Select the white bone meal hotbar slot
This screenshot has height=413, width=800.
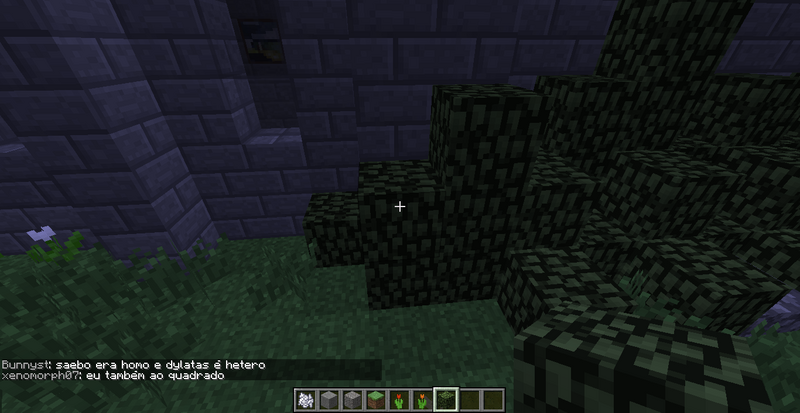[x=307, y=400]
